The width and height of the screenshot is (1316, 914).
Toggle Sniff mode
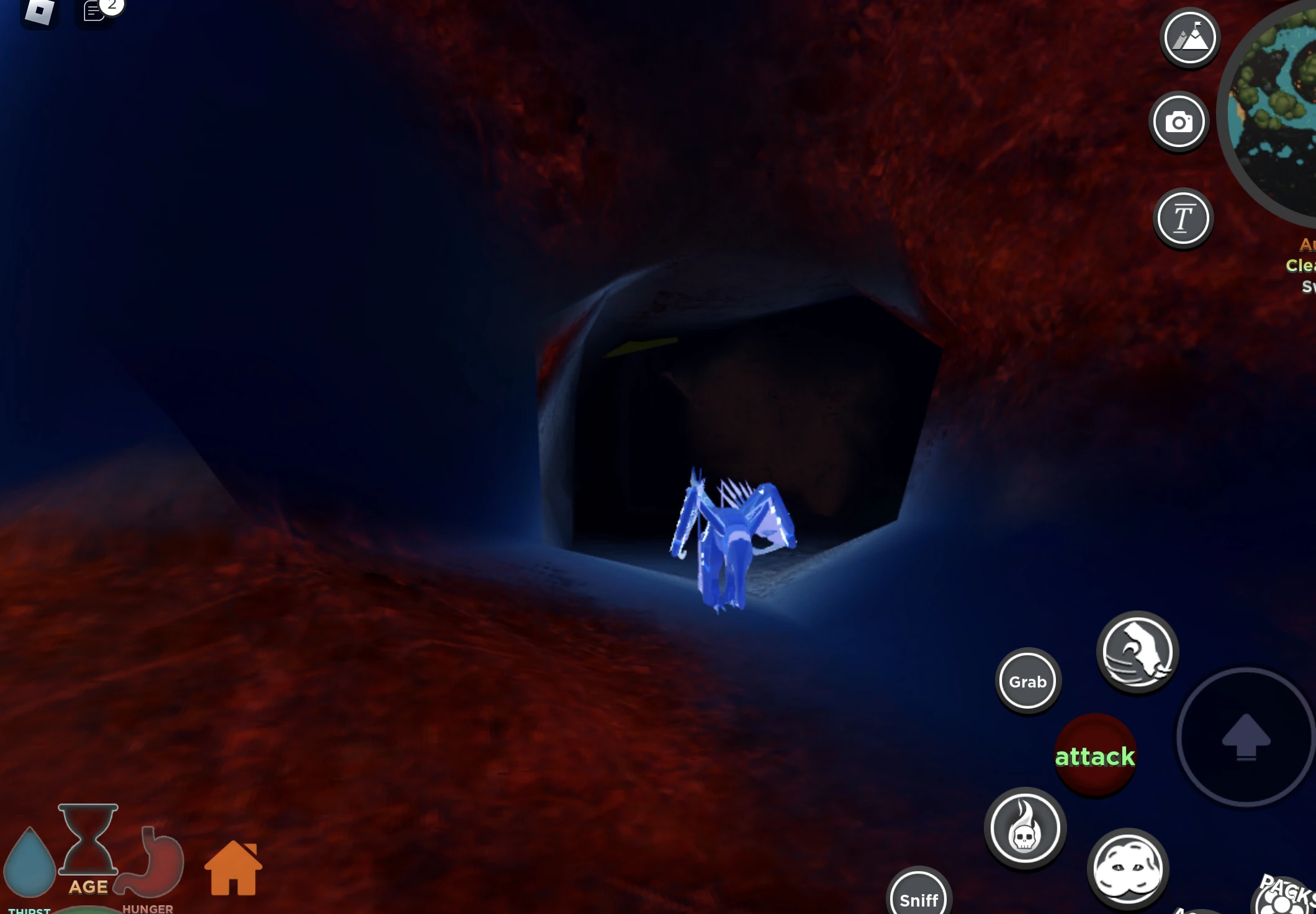918,900
